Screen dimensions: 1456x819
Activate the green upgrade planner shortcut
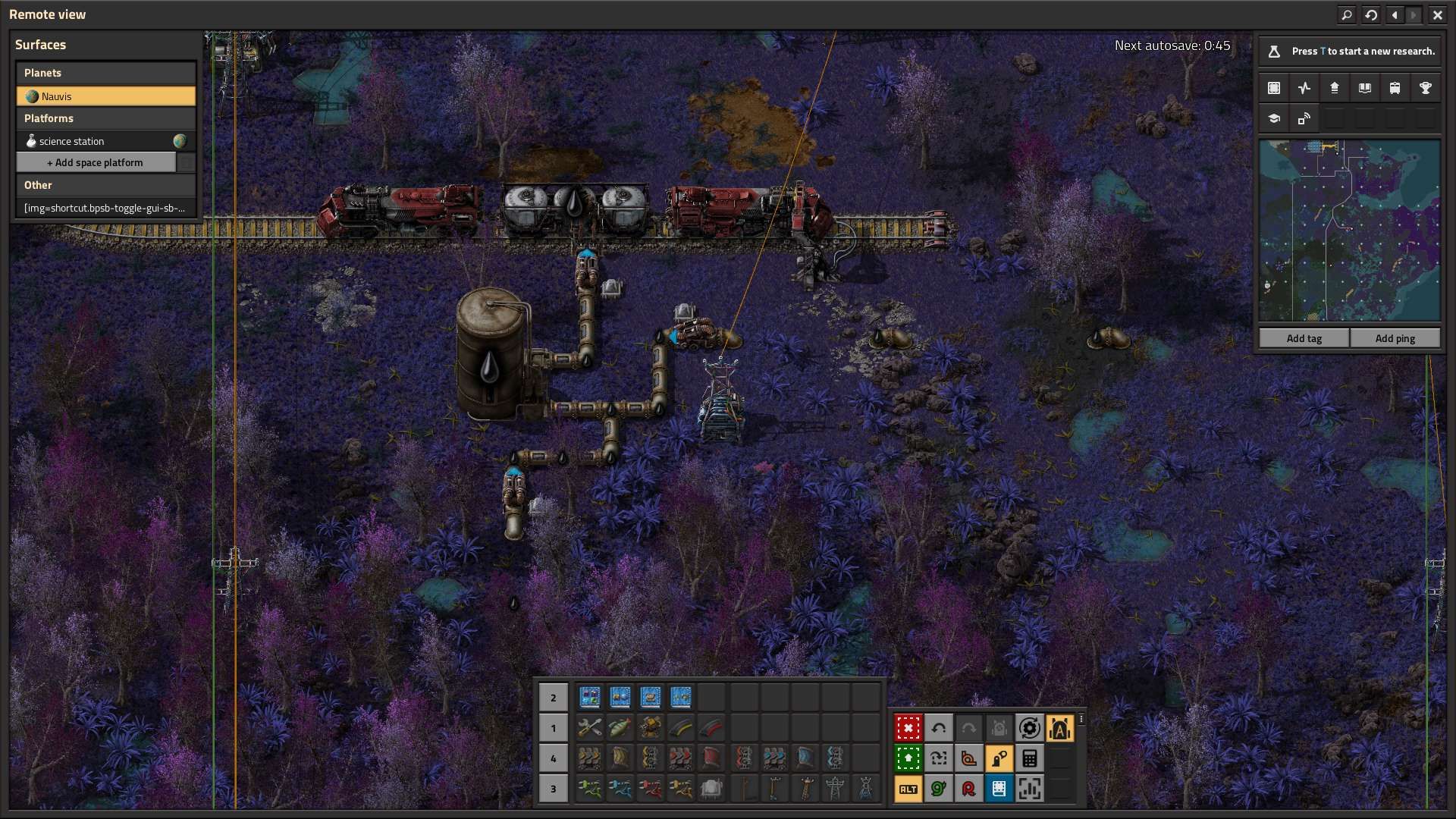(908, 758)
